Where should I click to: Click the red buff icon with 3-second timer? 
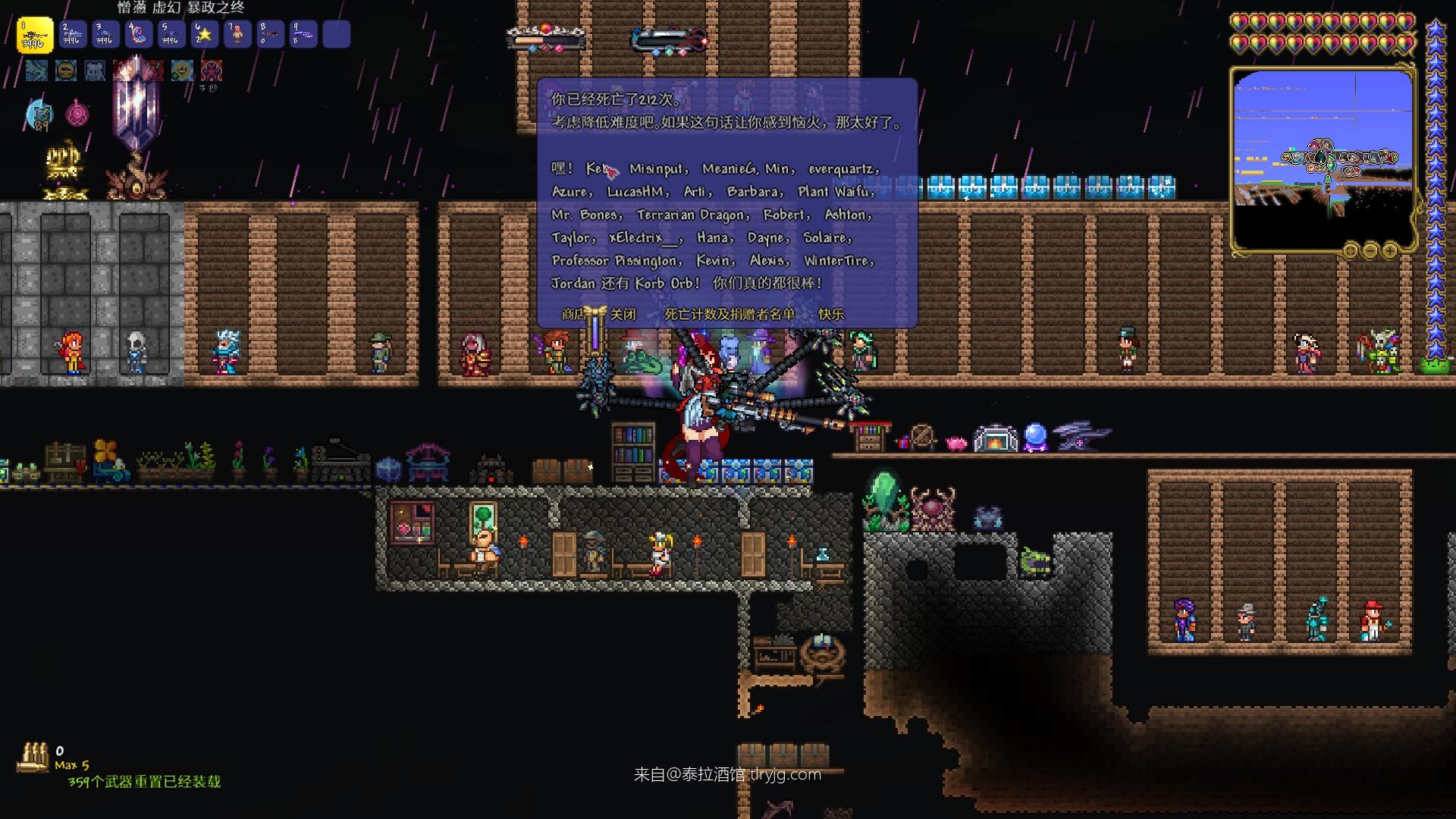[x=211, y=71]
